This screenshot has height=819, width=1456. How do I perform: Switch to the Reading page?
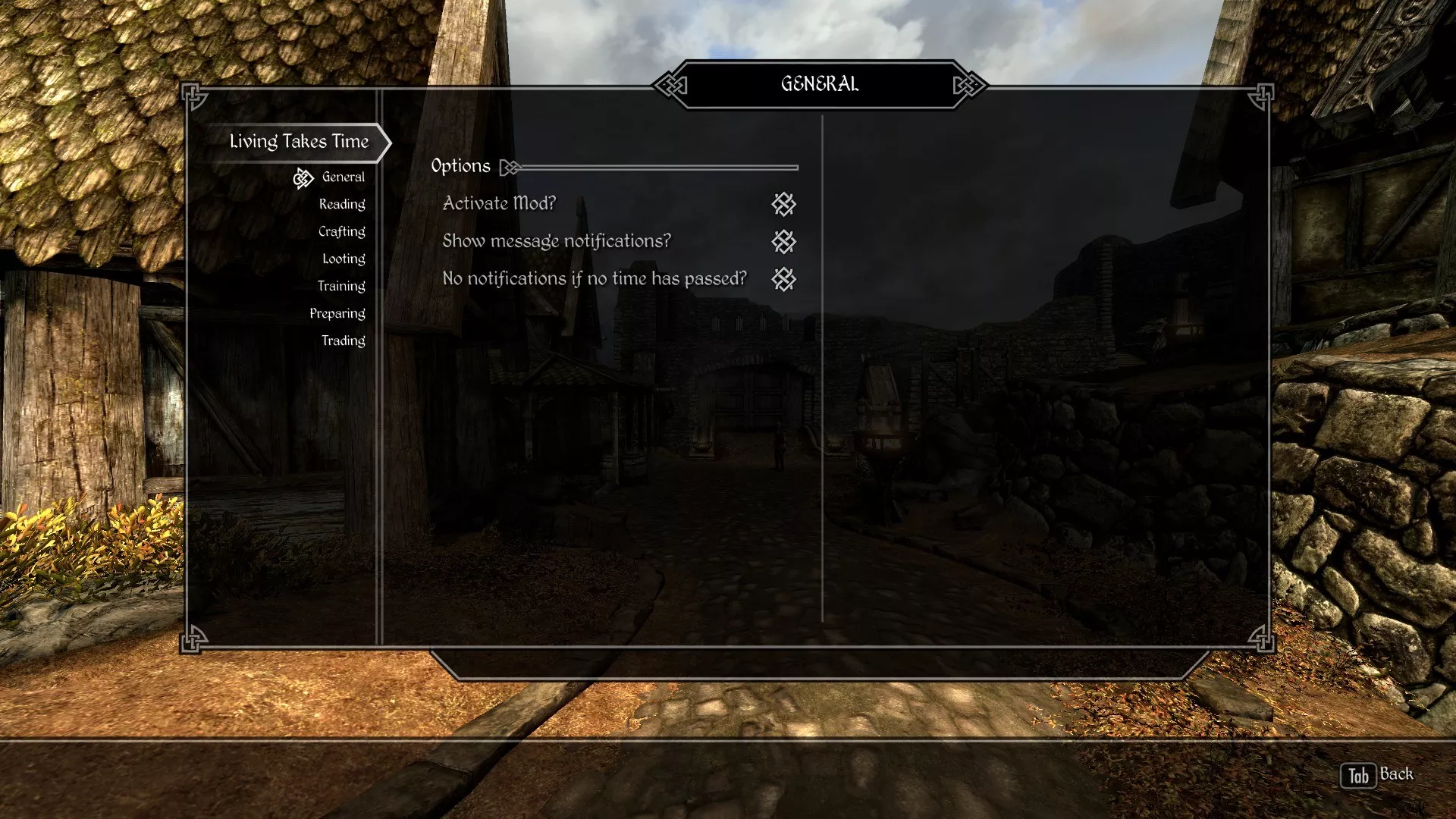pyautogui.click(x=342, y=205)
